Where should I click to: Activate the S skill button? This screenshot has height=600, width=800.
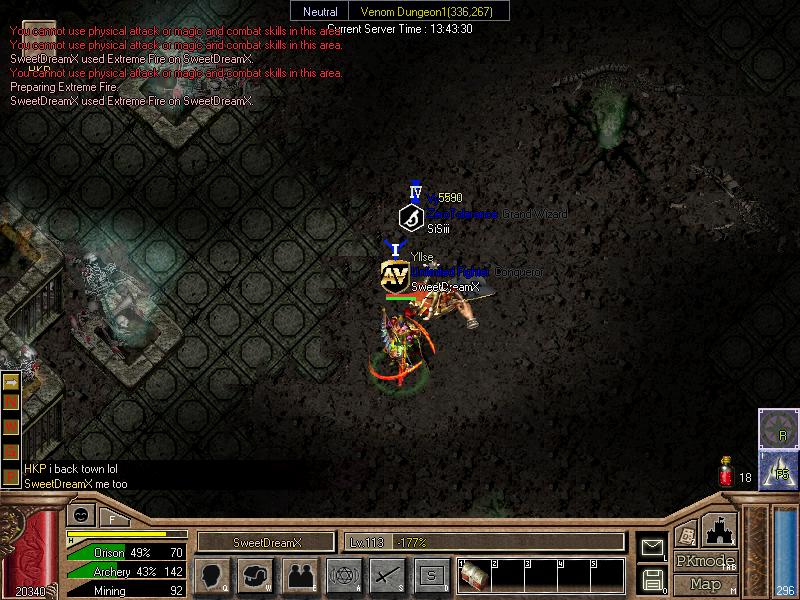(x=431, y=576)
